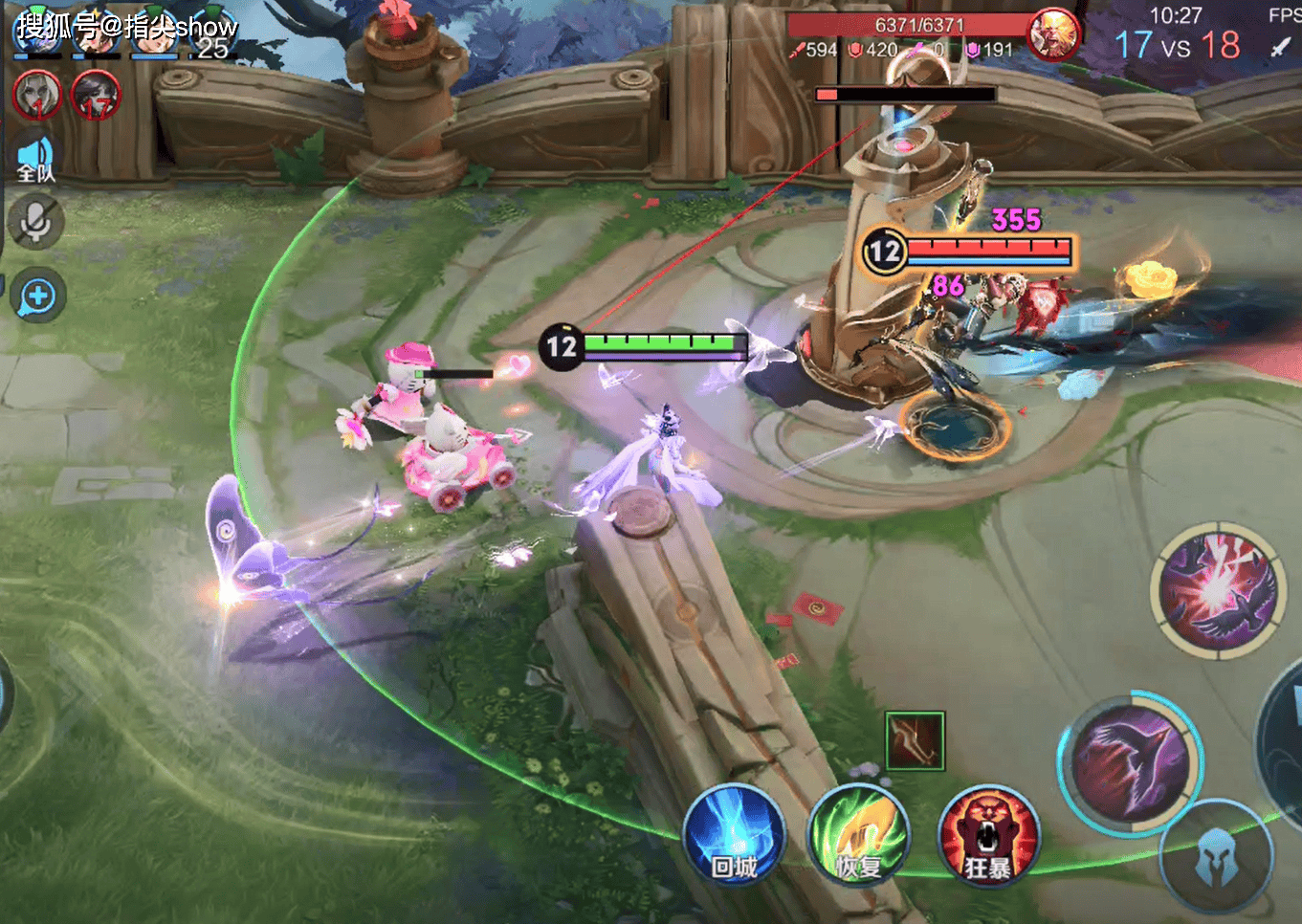Viewport: 1302px width, 924px height.
Task: Select the enemy hero portrait by health bar
Action: 1053,35
